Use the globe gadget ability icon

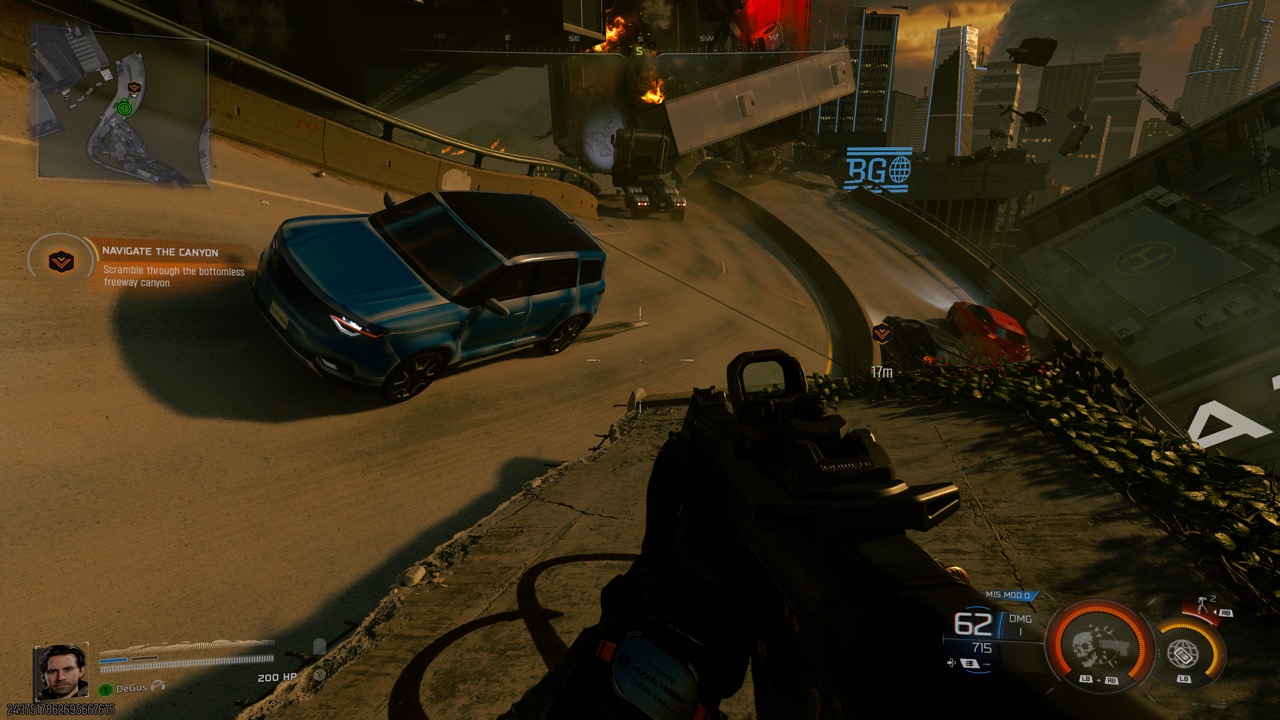[x=1182, y=654]
